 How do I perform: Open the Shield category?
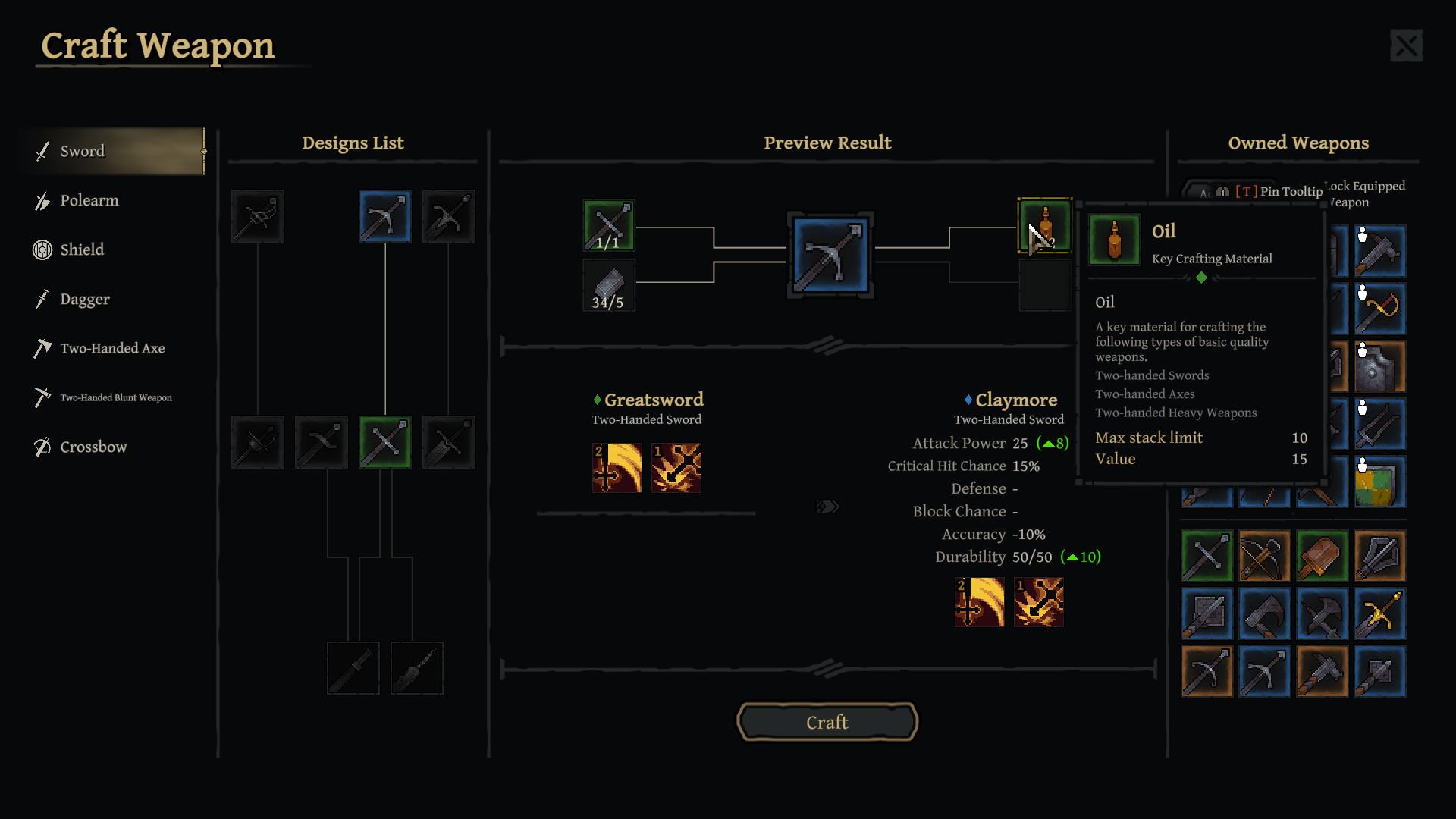pyautogui.click(x=82, y=250)
